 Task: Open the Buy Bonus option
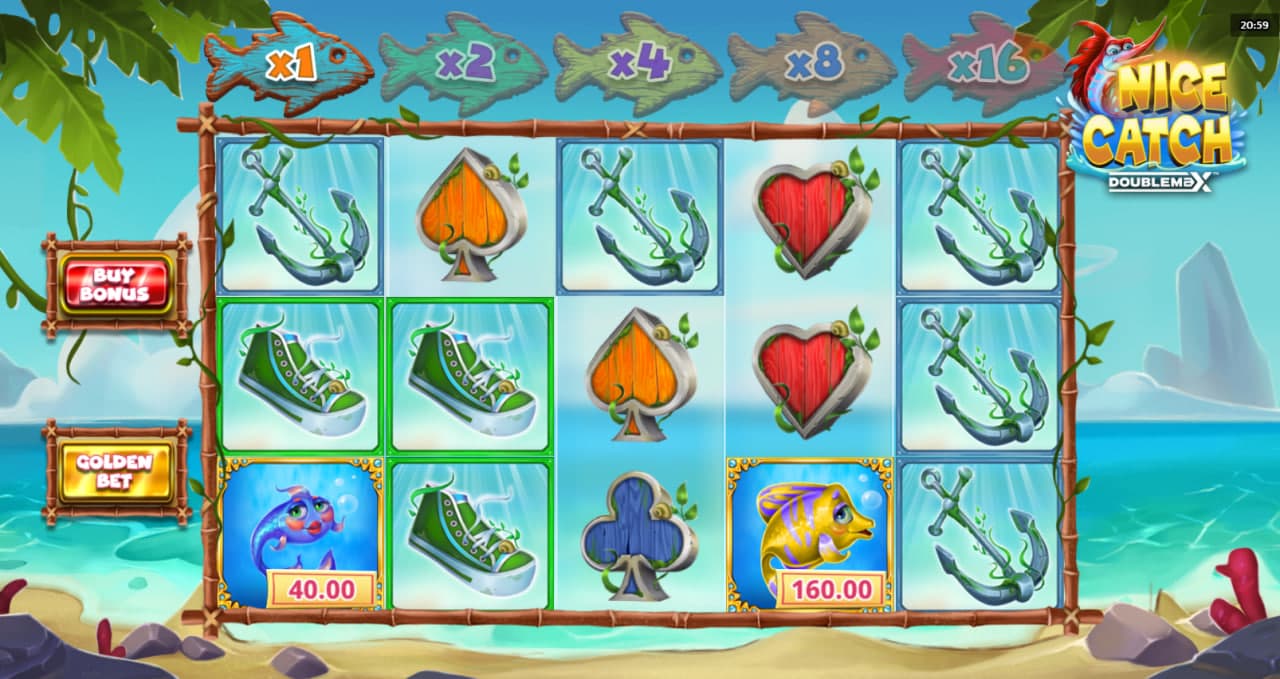pos(115,285)
